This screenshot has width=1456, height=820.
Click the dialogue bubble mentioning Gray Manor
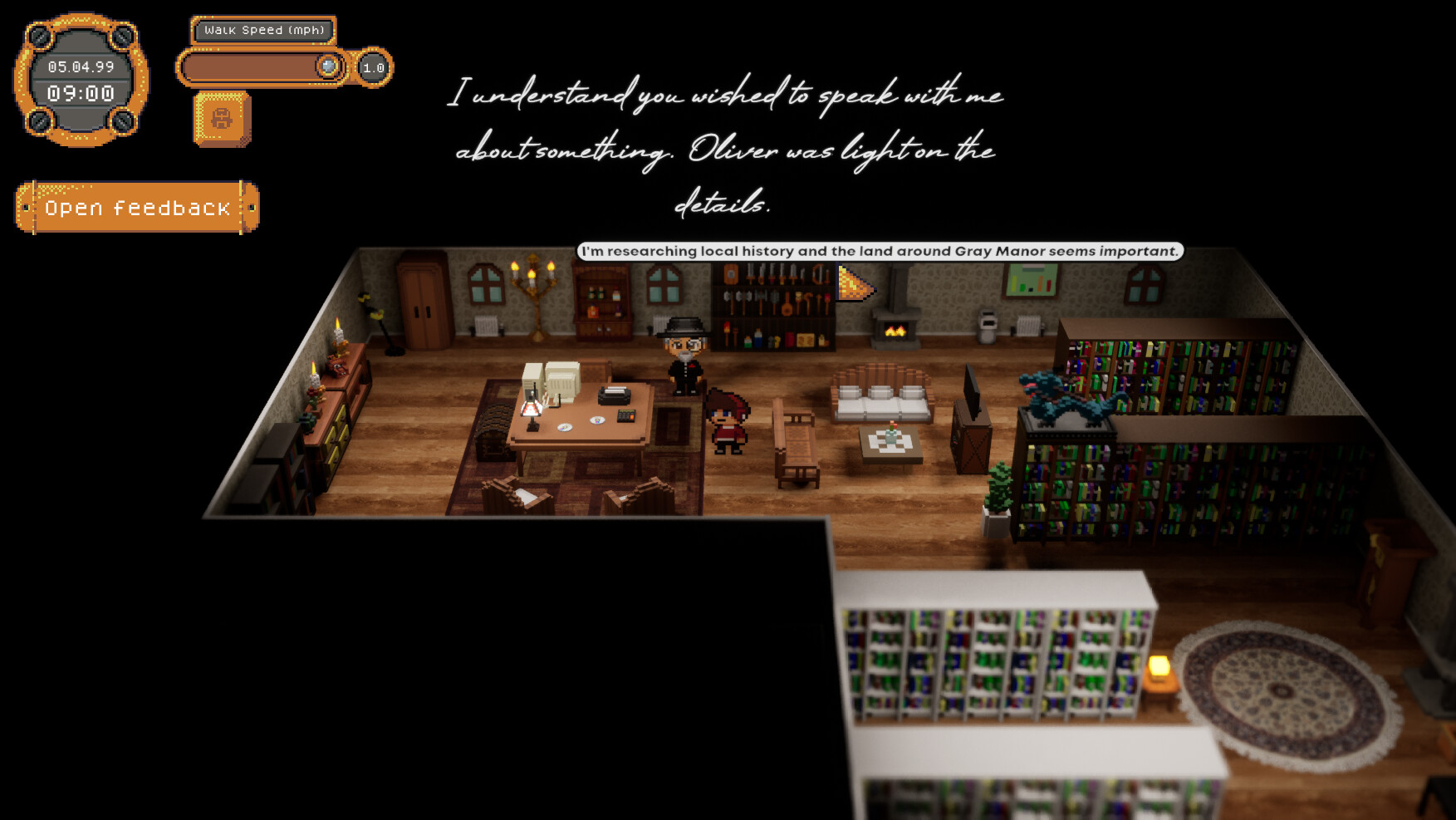coord(880,249)
